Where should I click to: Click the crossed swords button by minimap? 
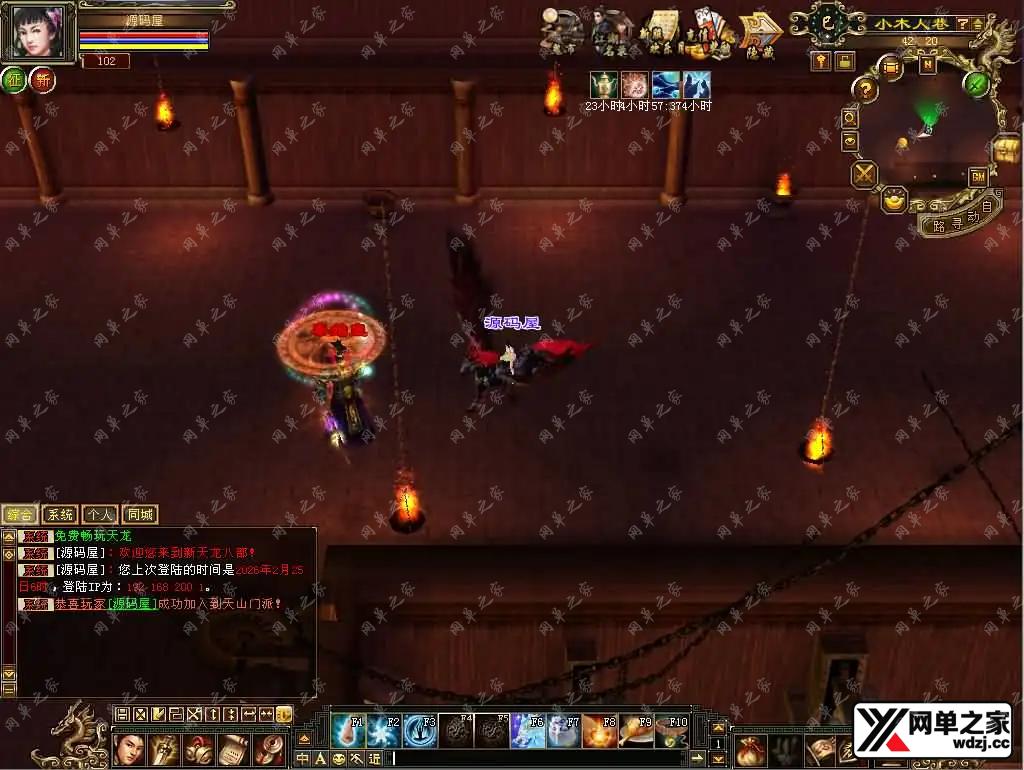click(864, 175)
